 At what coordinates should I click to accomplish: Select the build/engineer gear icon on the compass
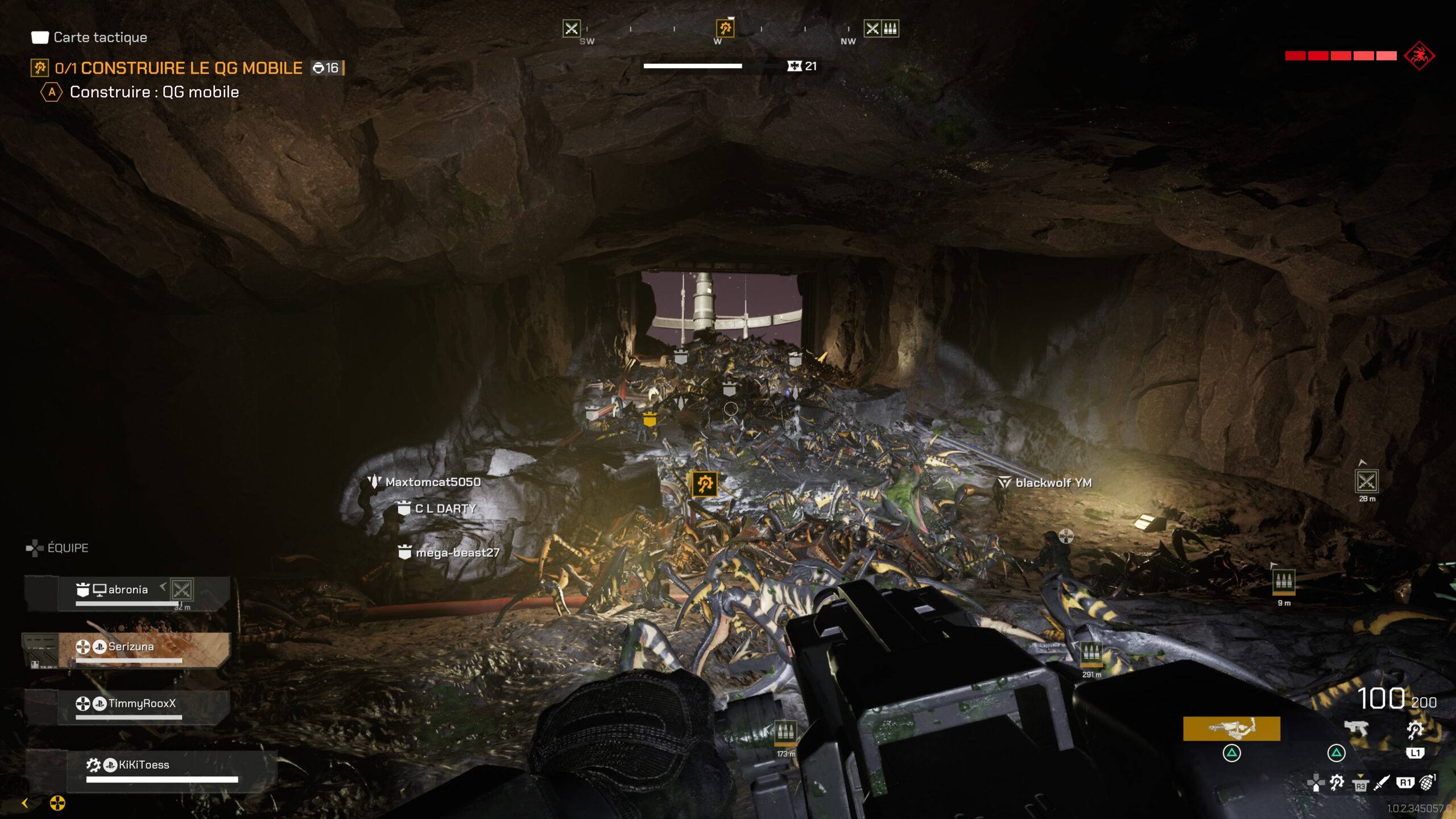pyautogui.click(x=725, y=29)
